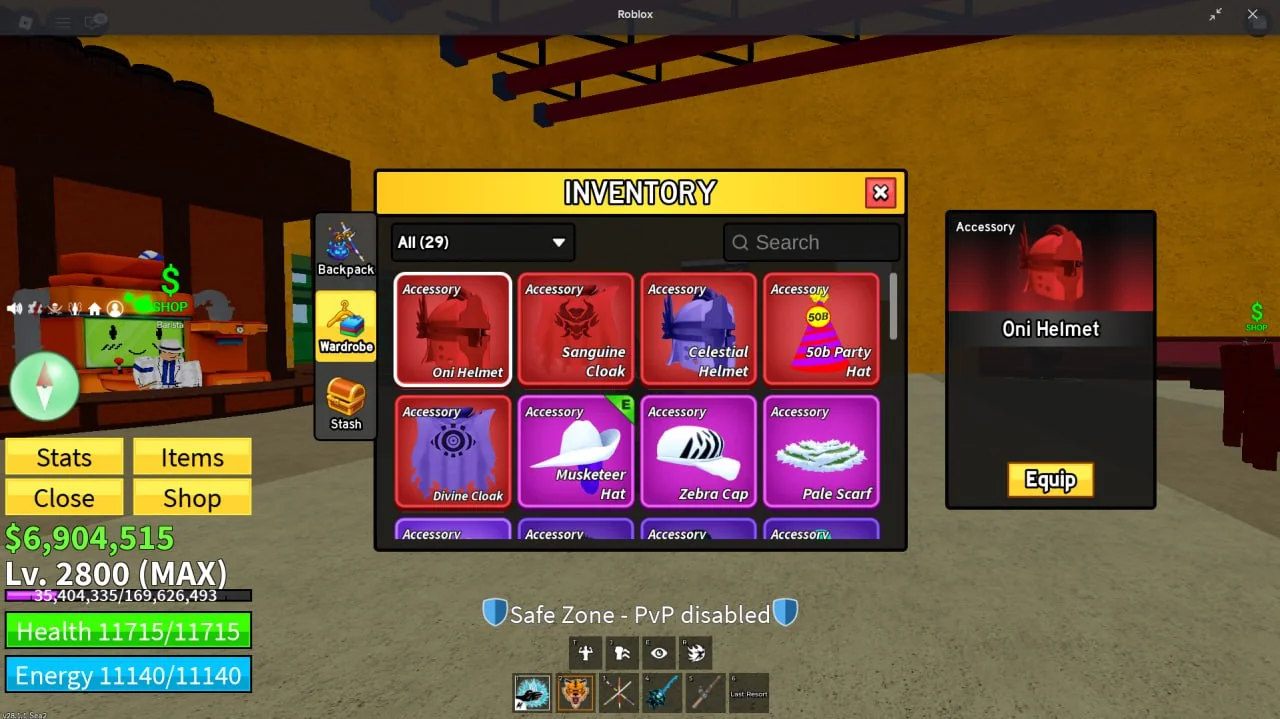Select the equipped Musketeer Hat
Screen dimensions: 1280x719
click(575, 452)
